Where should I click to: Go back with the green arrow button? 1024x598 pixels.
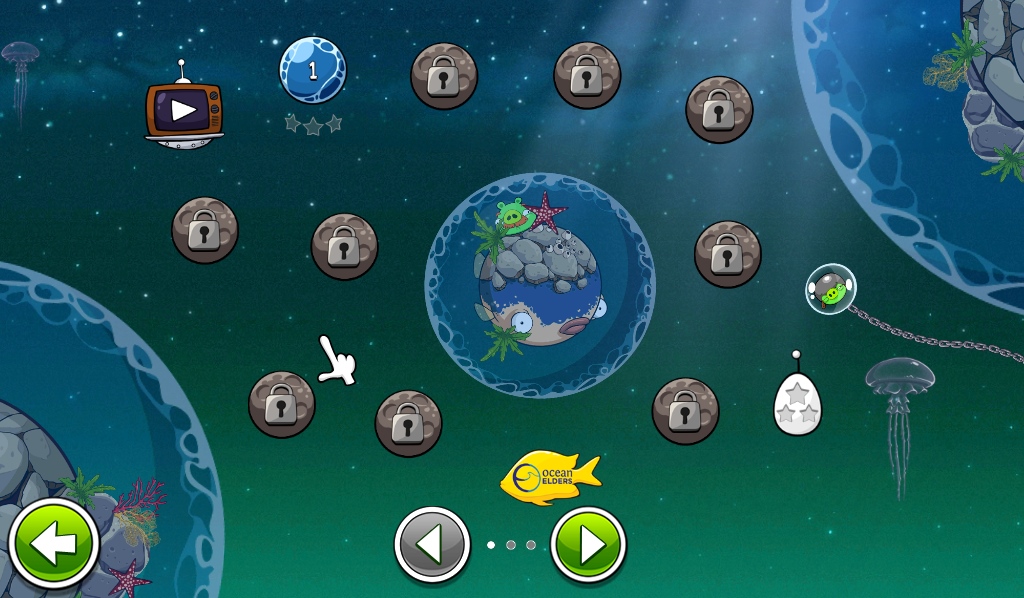pos(53,544)
